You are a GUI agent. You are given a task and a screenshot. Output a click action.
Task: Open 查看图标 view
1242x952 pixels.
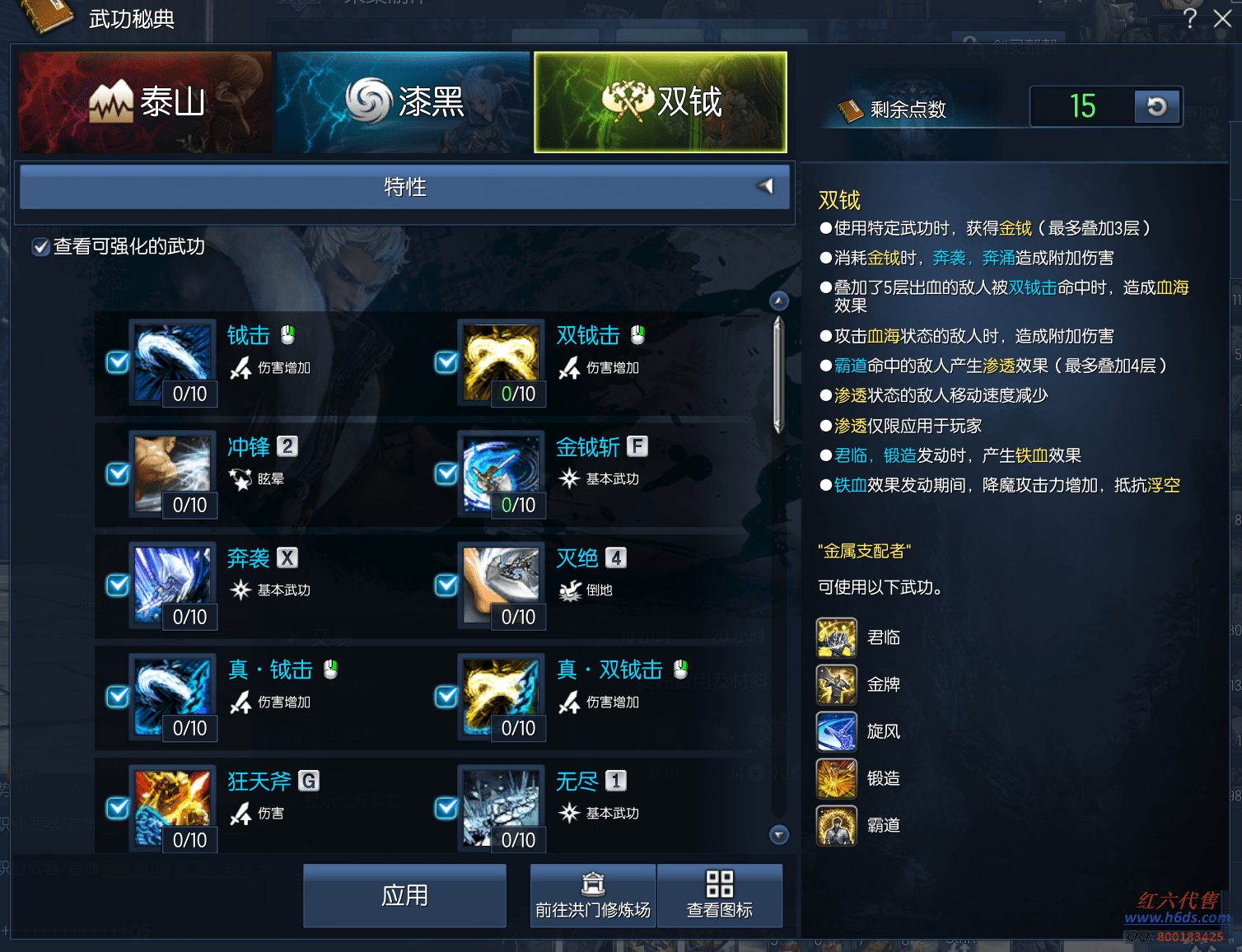point(719,895)
